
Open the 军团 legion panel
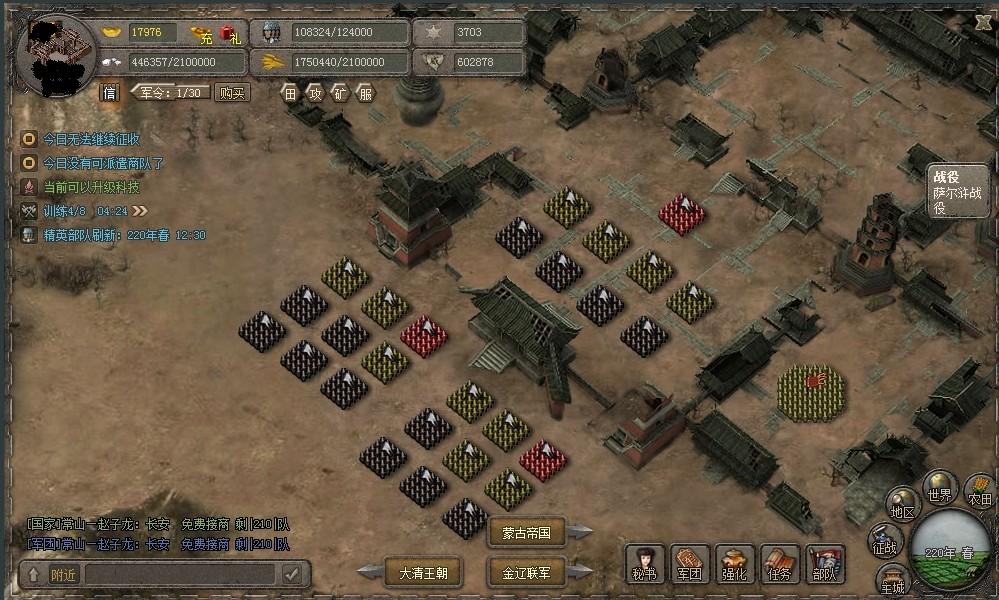tap(690, 565)
